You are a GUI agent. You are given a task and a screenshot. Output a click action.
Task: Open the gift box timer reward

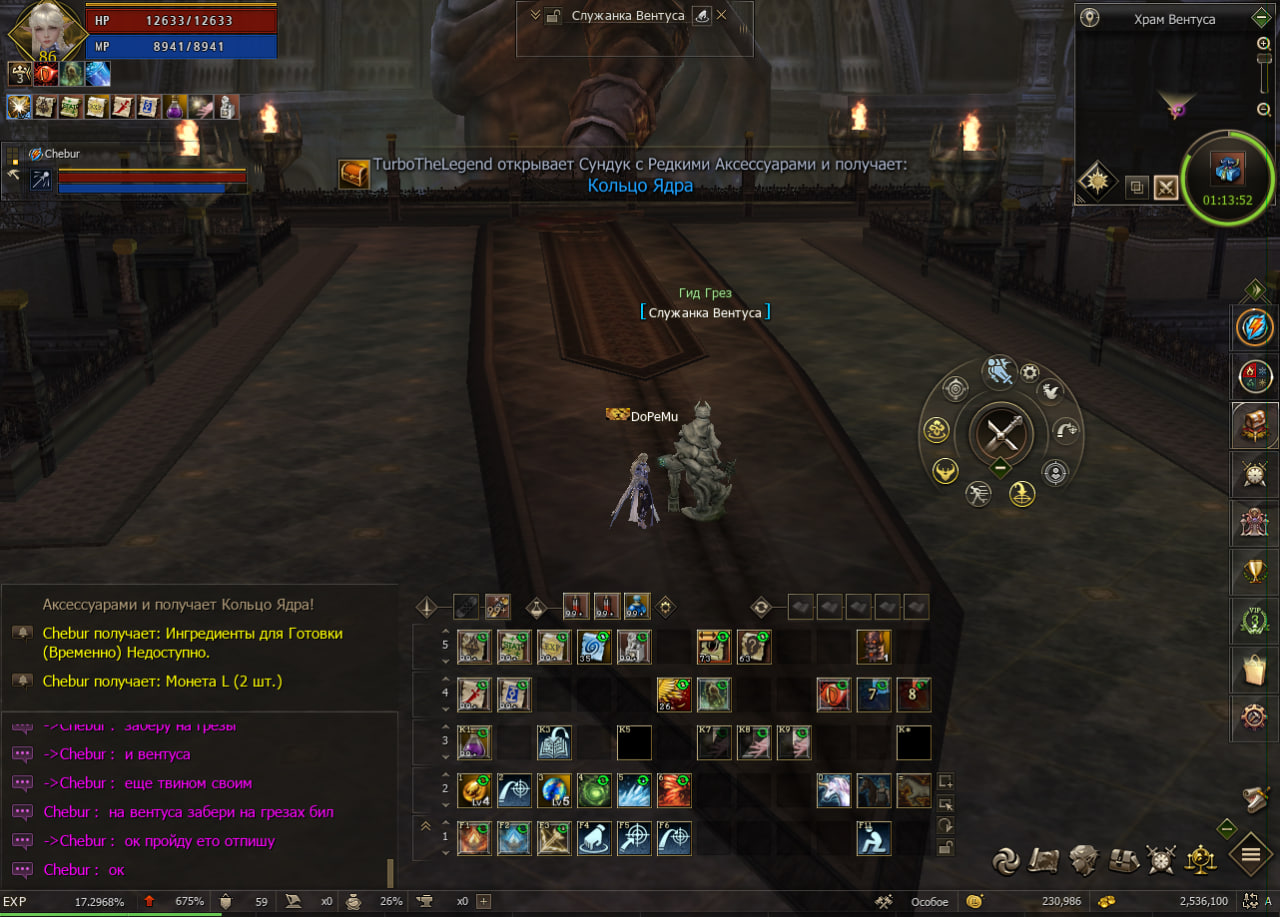1226,170
